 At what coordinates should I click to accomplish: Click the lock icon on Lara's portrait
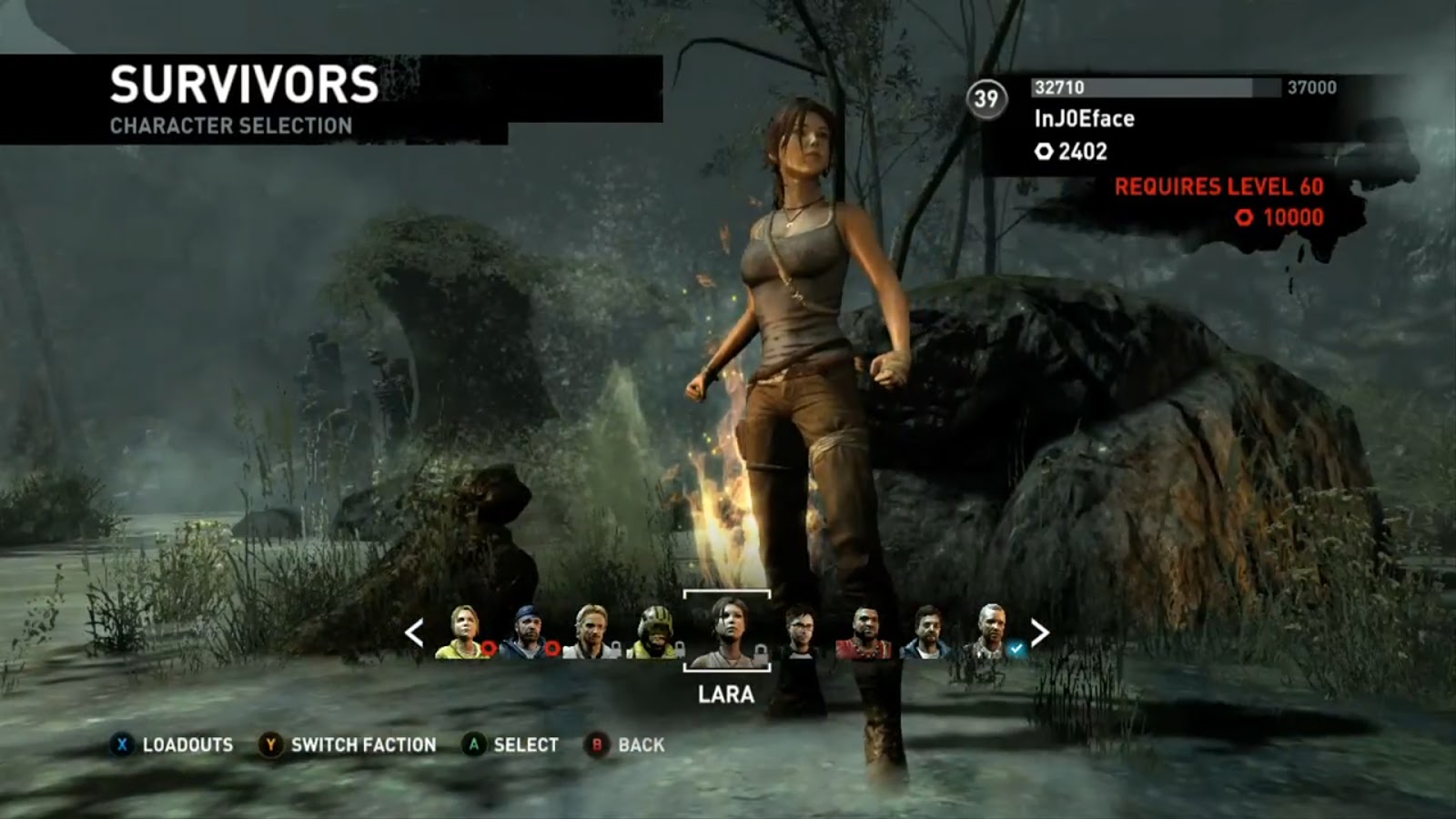pyautogui.click(x=759, y=652)
